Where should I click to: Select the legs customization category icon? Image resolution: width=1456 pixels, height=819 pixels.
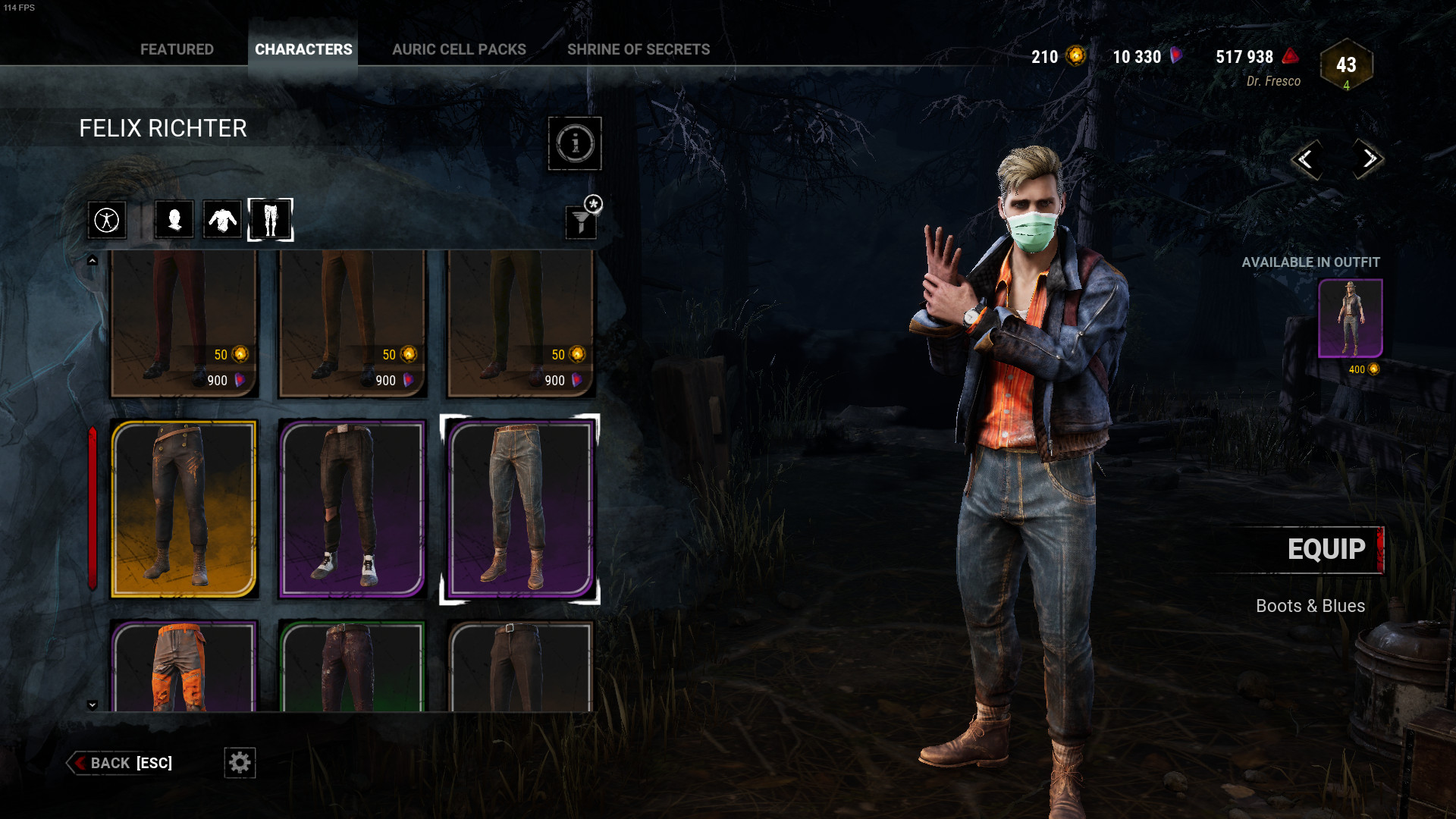coord(271,219)
